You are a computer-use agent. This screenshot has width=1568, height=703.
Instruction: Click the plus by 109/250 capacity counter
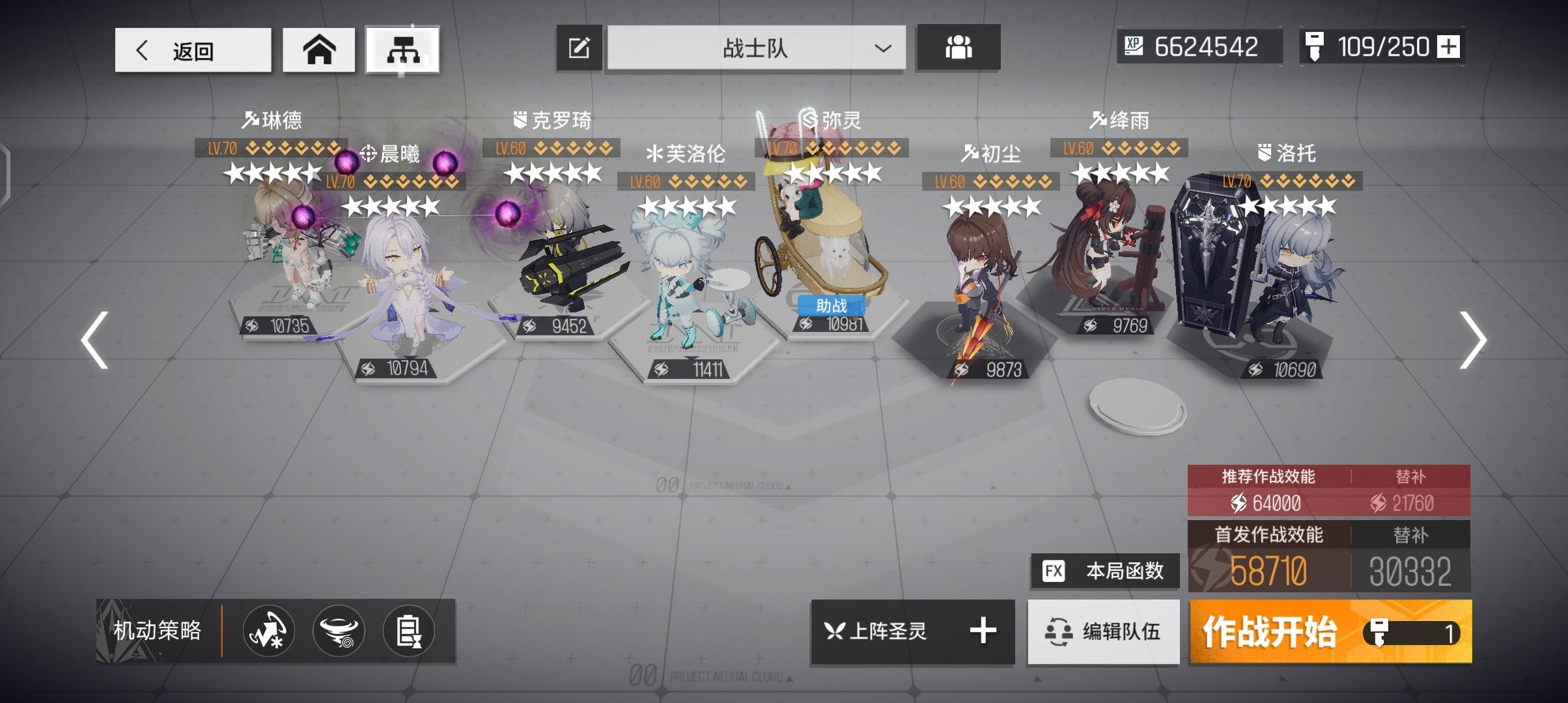click(x=1449, y=47)
